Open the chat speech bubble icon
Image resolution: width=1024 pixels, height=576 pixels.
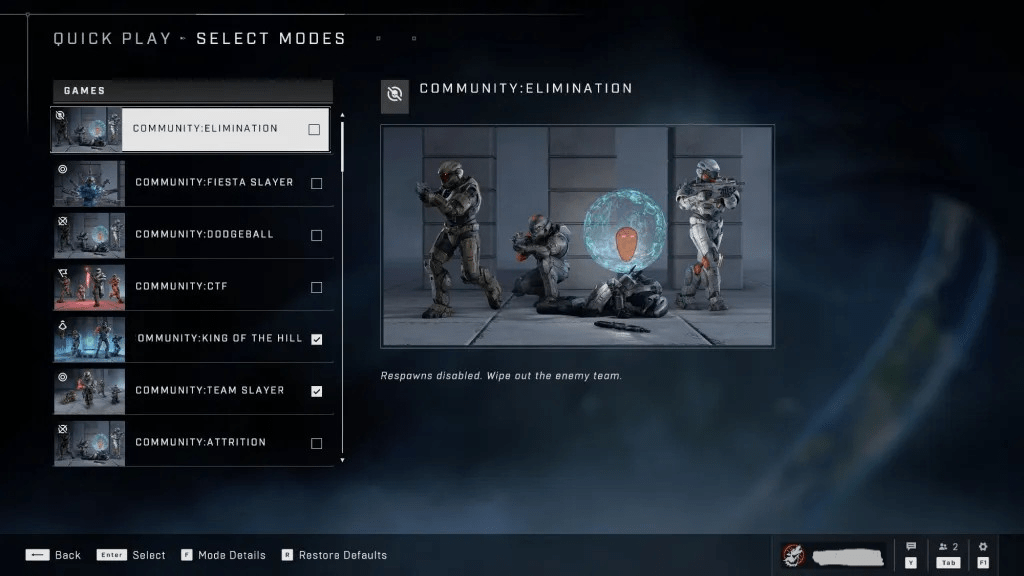tap(911, 547)
